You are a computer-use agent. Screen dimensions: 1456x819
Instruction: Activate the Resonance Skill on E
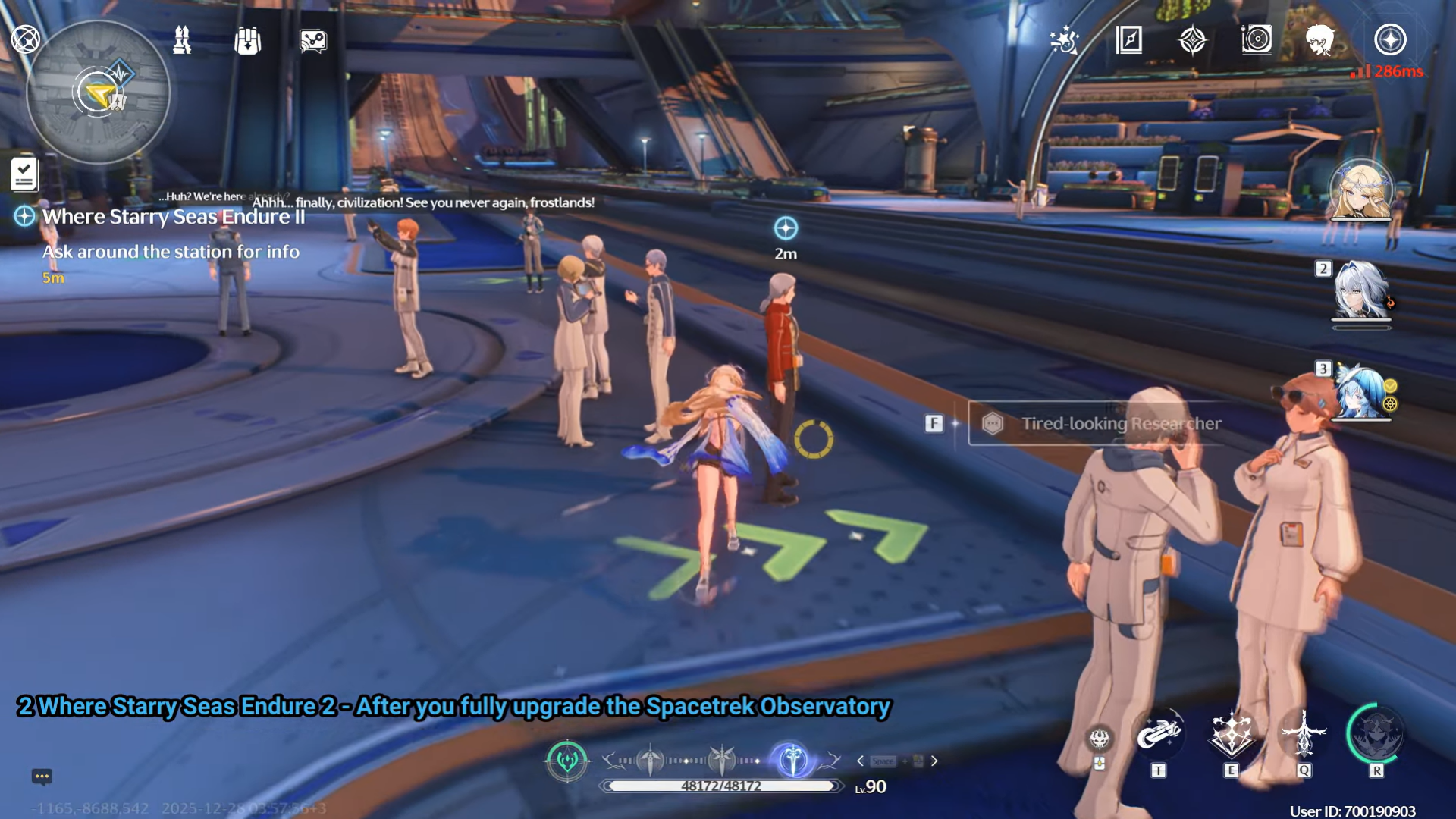point(1231,733)
